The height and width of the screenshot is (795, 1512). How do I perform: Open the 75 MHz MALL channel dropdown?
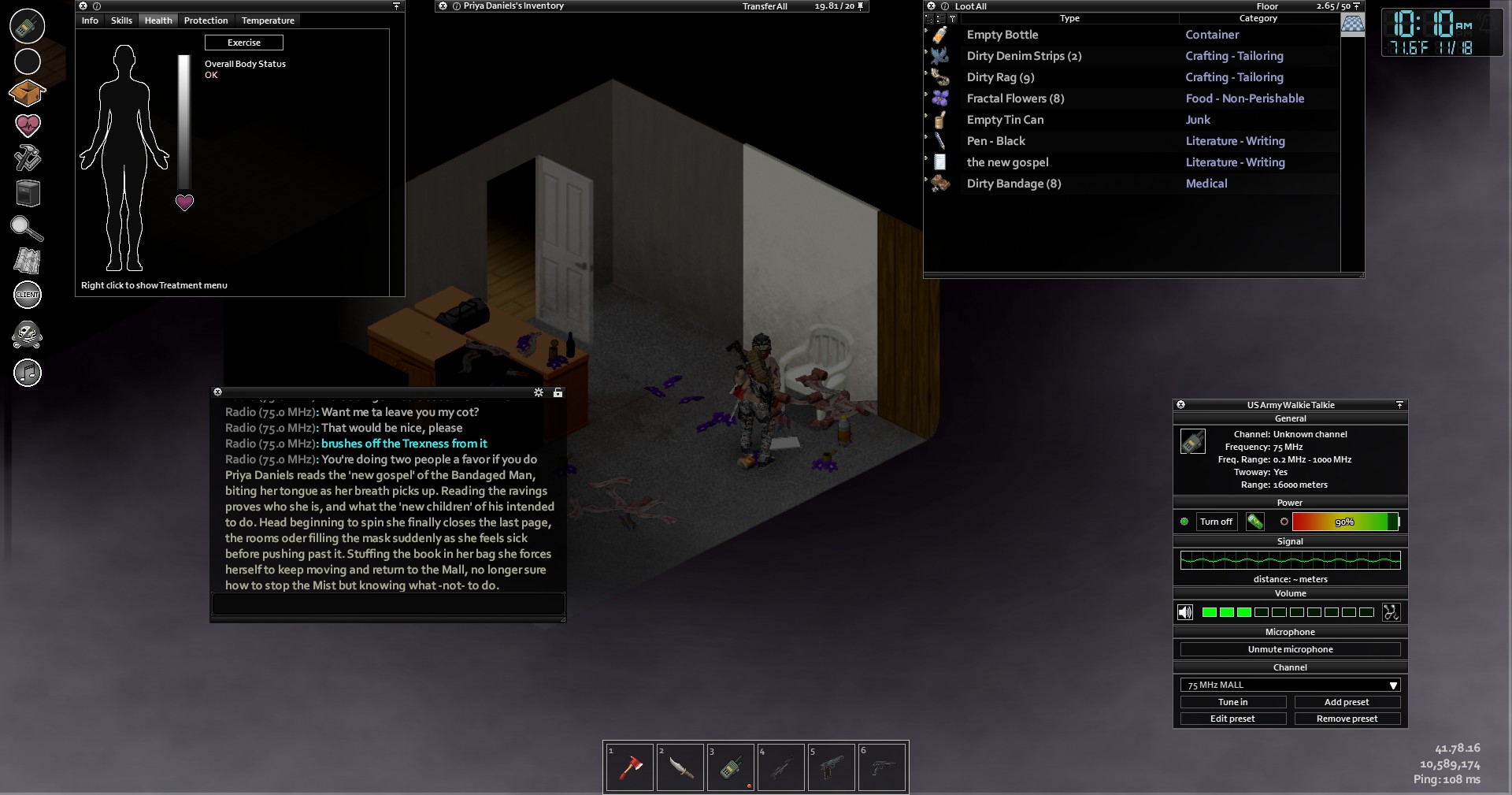click(1290, 685)
